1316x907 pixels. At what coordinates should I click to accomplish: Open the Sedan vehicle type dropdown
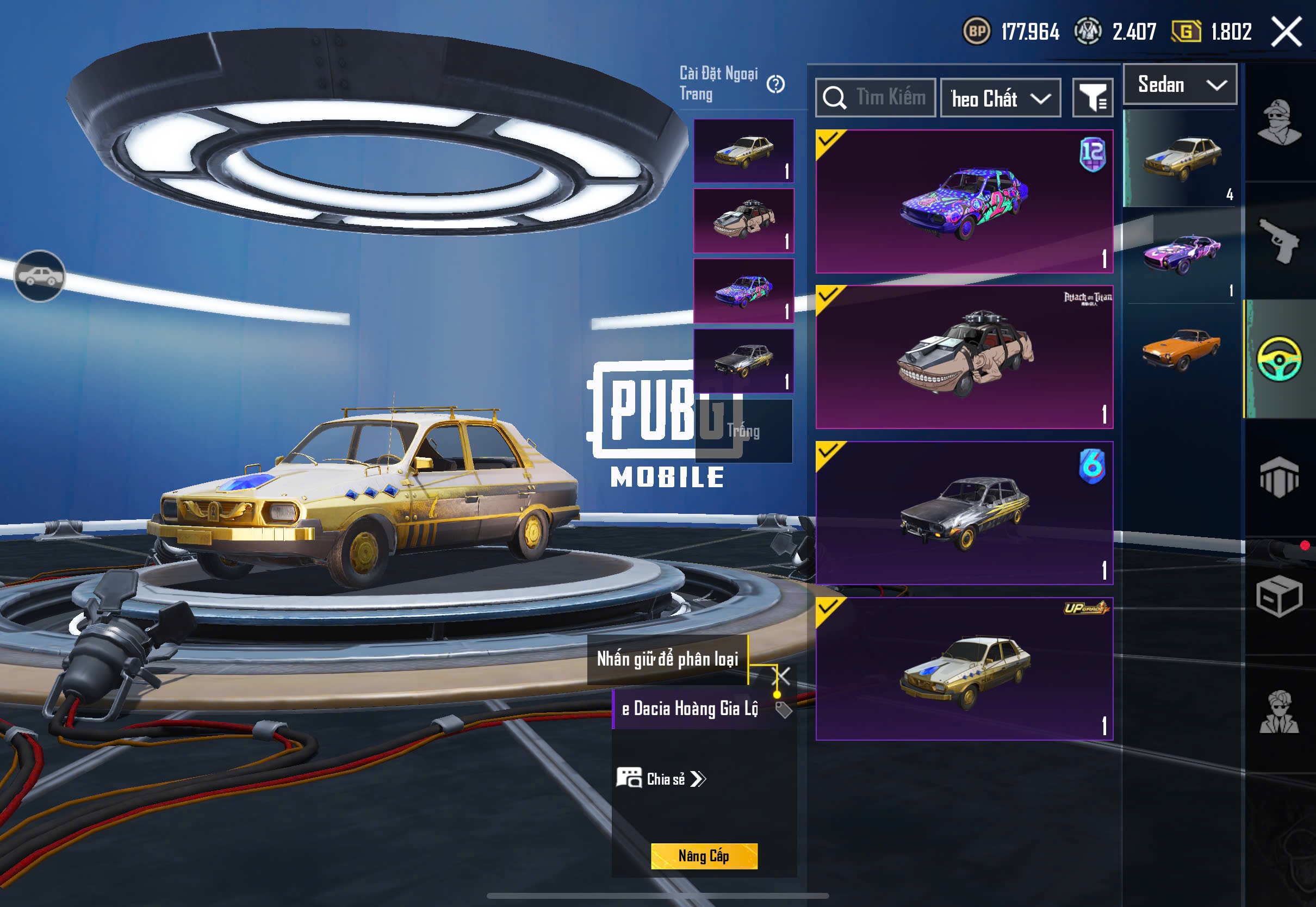coord(1180,85)
